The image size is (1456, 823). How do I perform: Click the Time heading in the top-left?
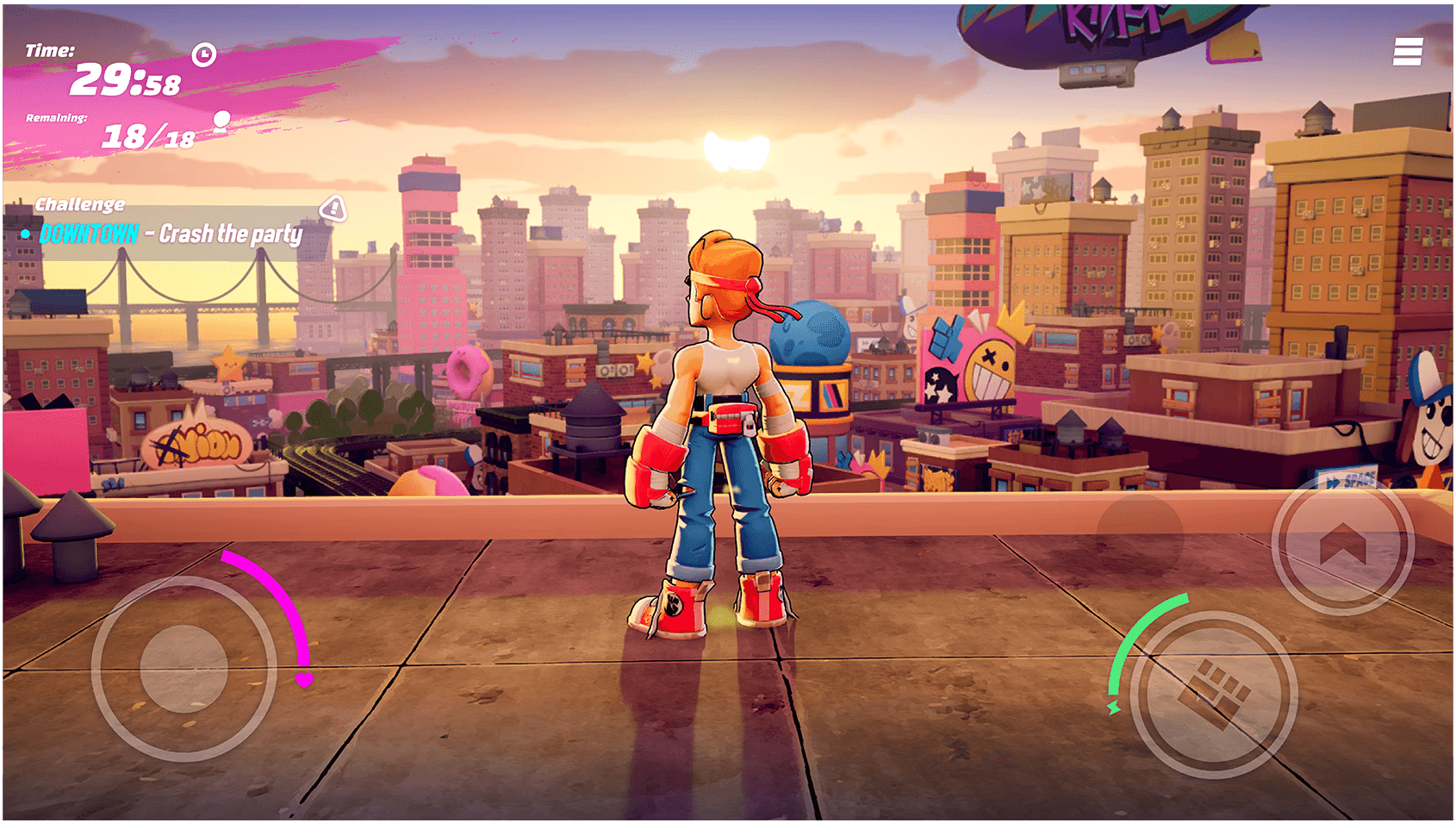pyautogui.click(x=49, y=50)
